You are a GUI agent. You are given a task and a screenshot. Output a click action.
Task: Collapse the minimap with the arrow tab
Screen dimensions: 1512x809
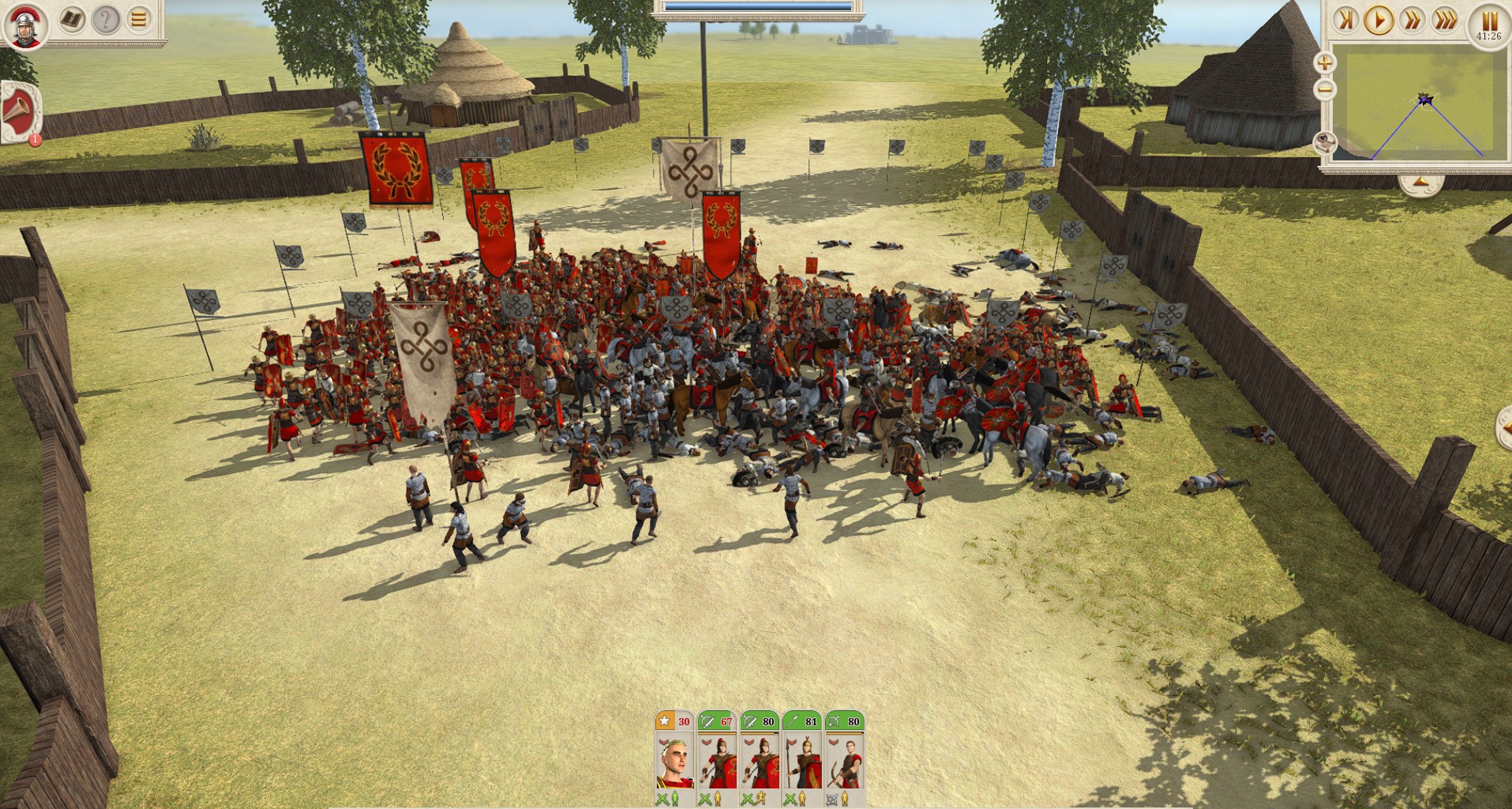[x=1420, y=183]
